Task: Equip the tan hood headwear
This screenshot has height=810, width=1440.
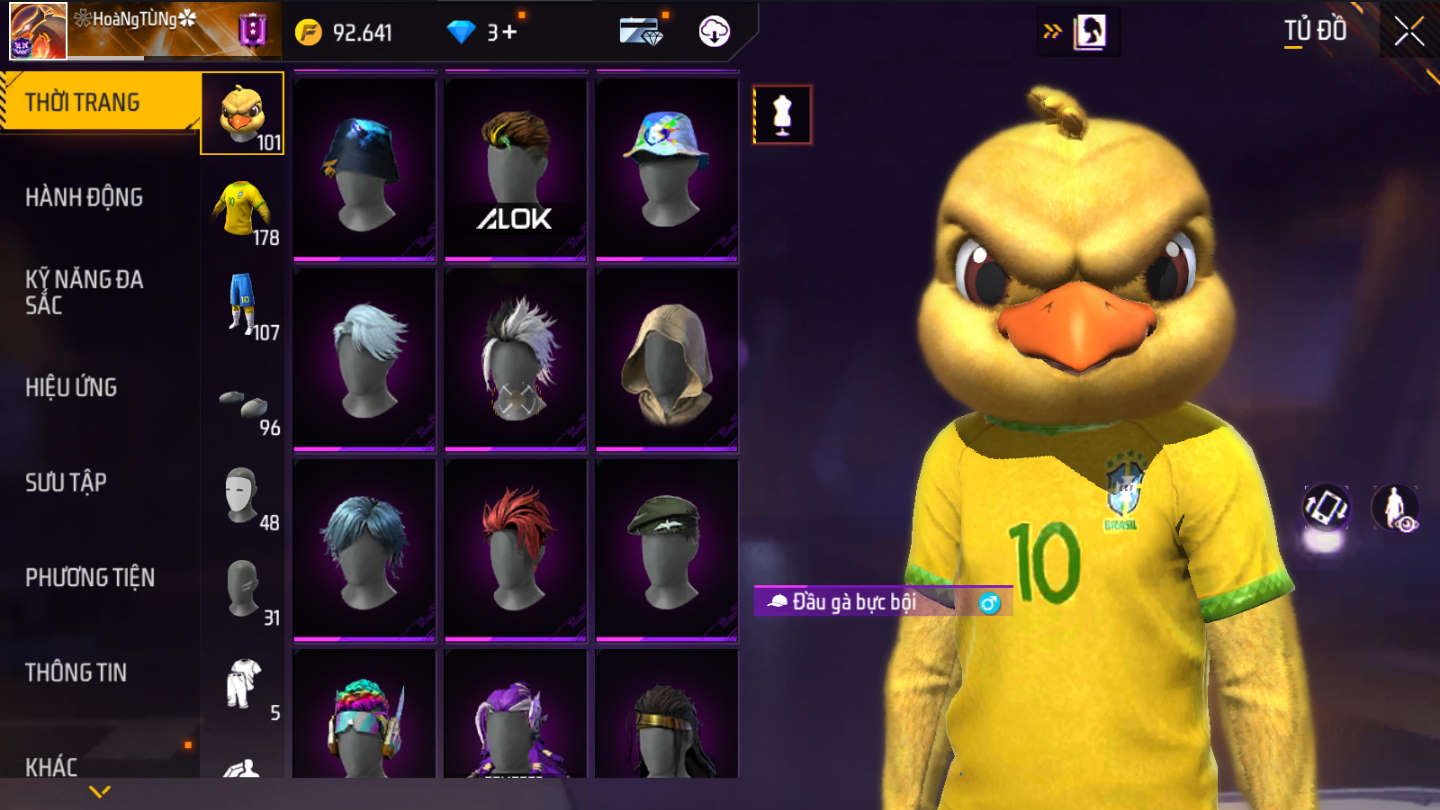Action: 666,358
